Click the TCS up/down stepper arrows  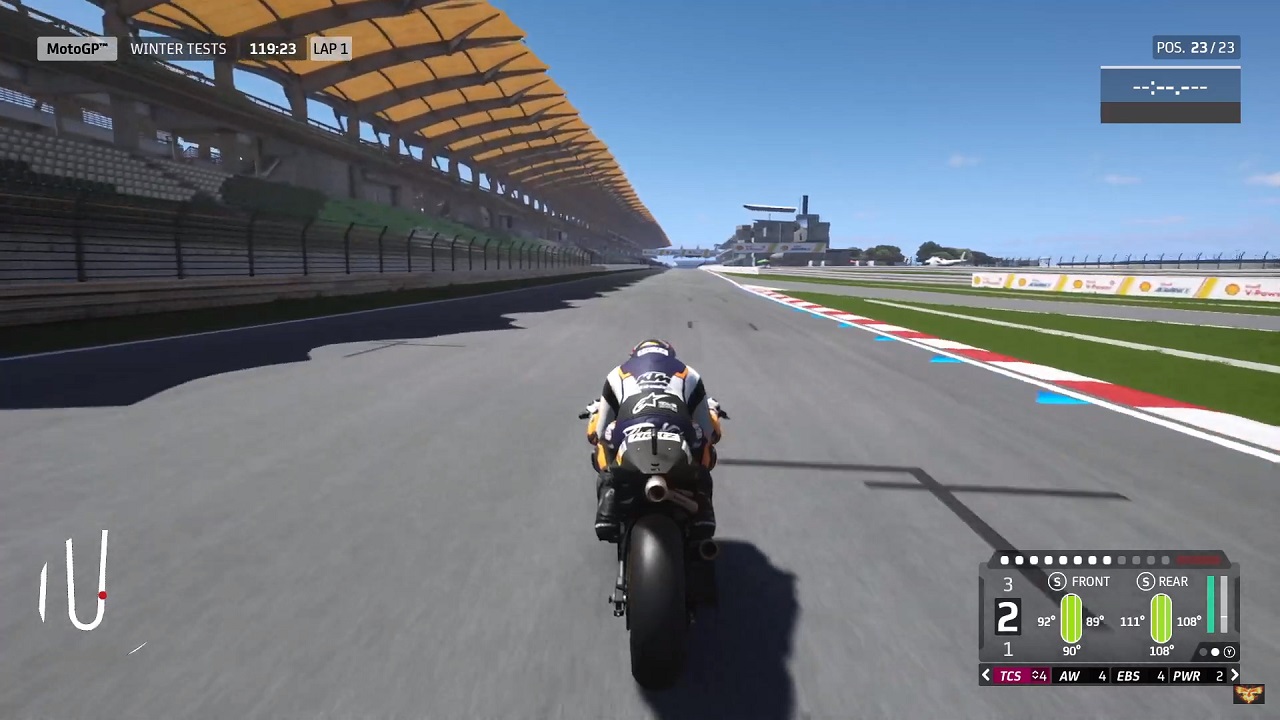[x=1034, y=675]
